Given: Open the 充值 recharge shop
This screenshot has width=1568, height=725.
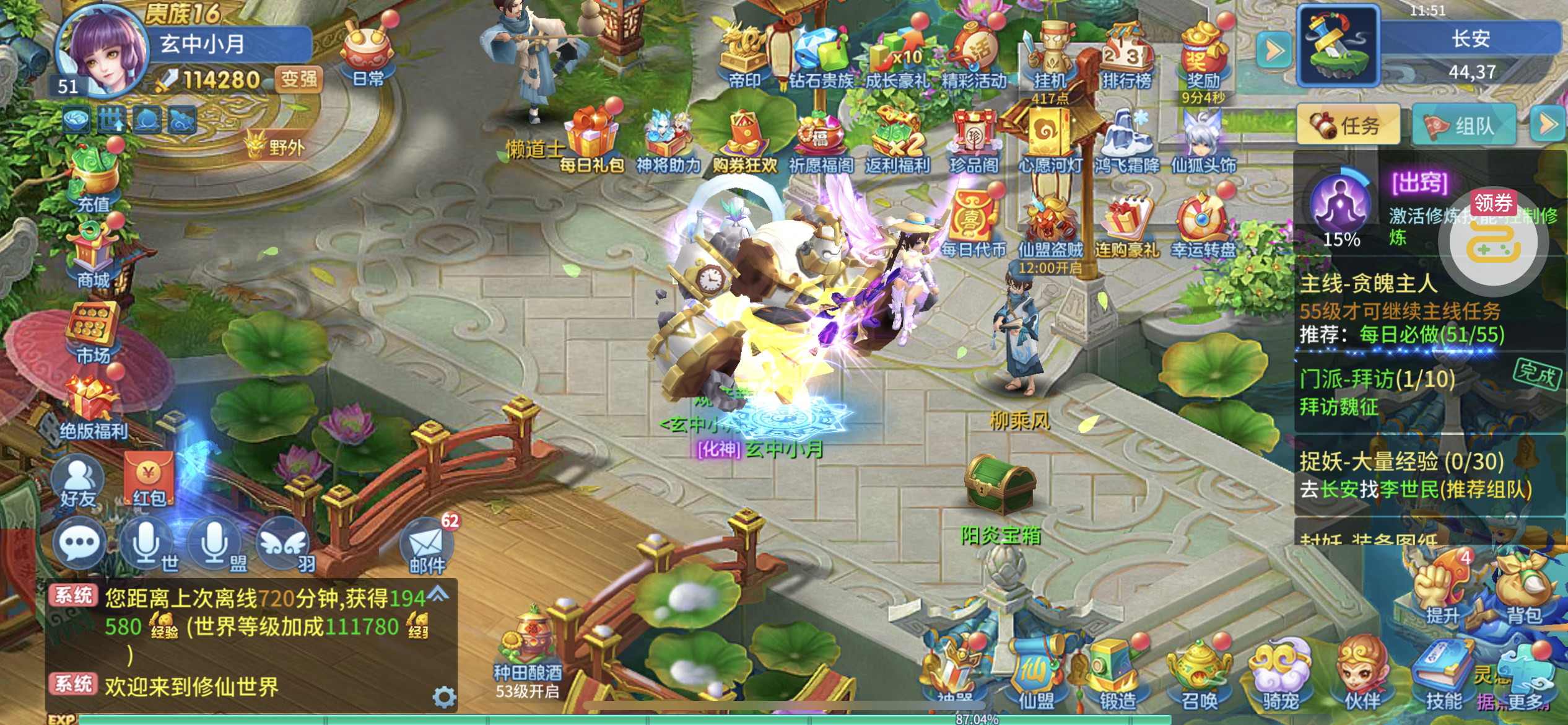Looking at the screenshot, I should [x=94, y=180].
